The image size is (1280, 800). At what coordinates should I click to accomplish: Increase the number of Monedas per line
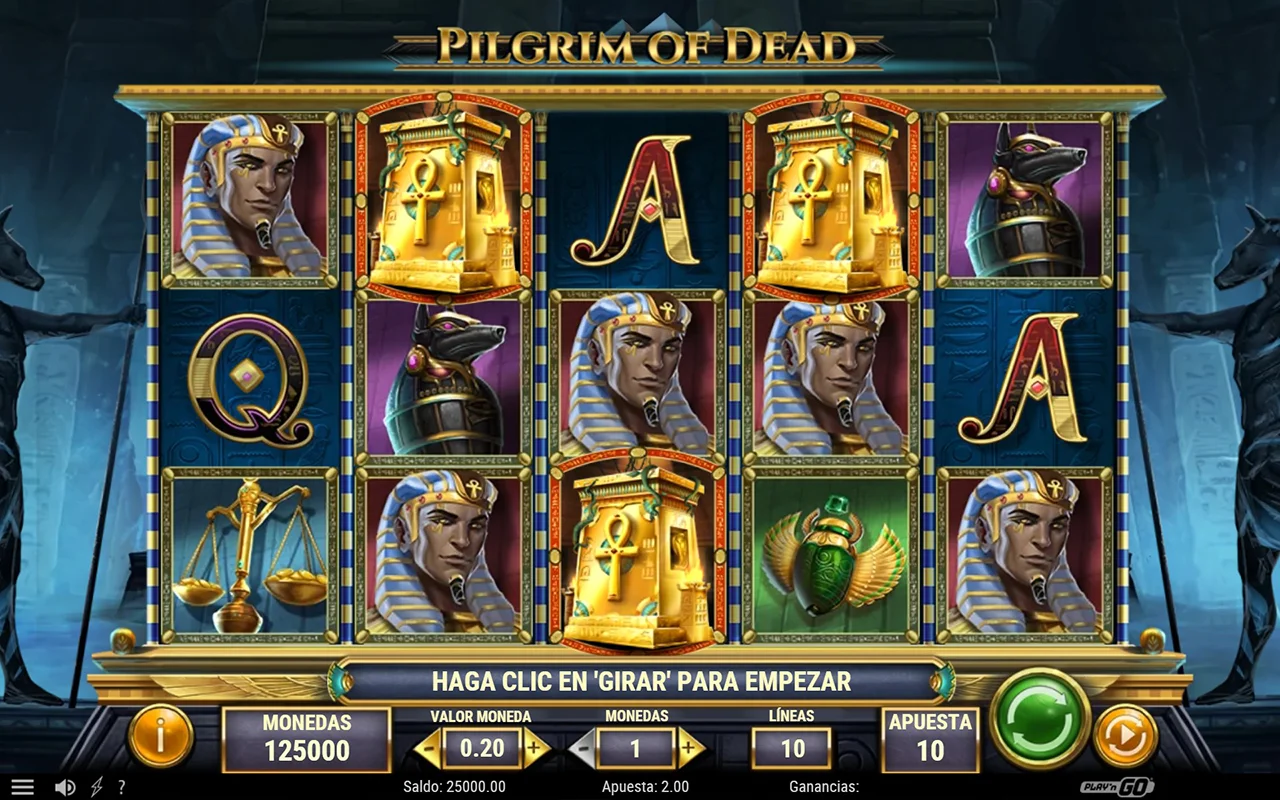[688, 747]
